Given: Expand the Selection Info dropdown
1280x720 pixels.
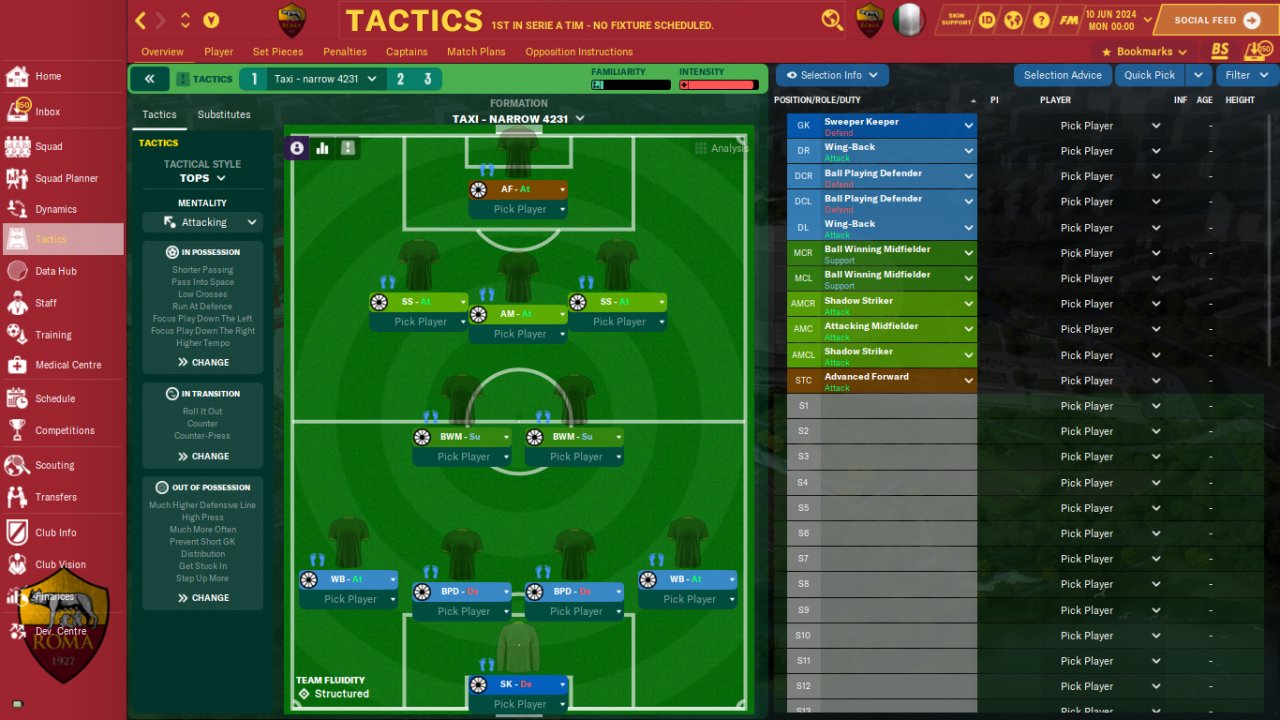Looking at the screenshot, I should point(832,75).
